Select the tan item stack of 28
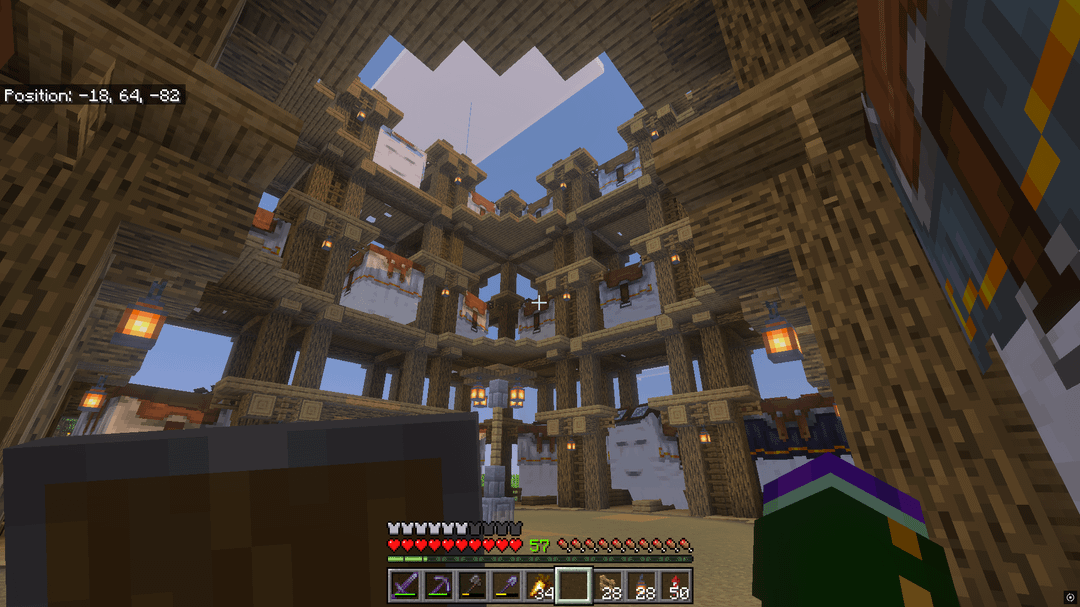Screen dimensions: 1080x607 [608, 585]
